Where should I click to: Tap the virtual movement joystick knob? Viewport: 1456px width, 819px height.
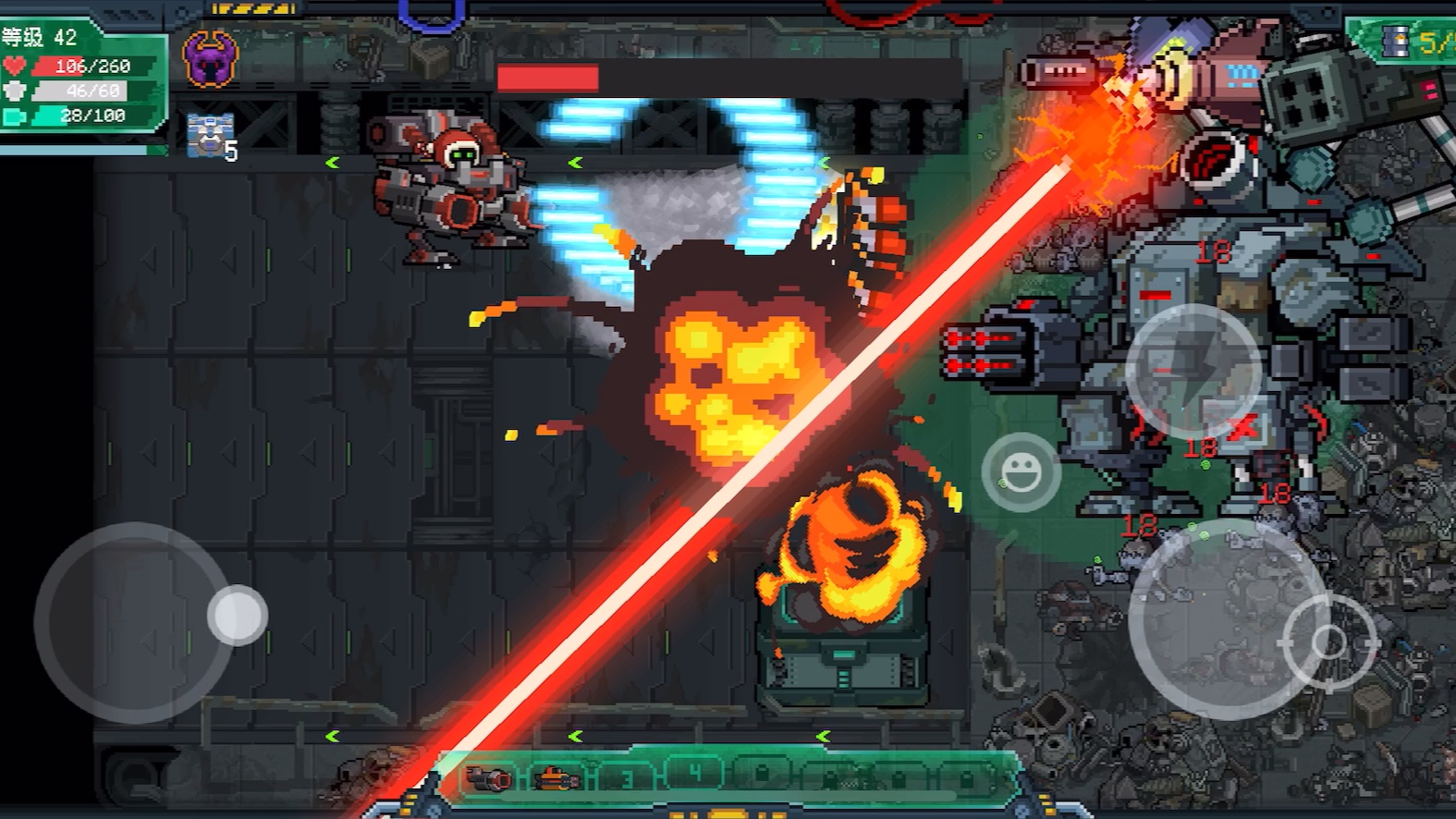[x=238, y=616]
